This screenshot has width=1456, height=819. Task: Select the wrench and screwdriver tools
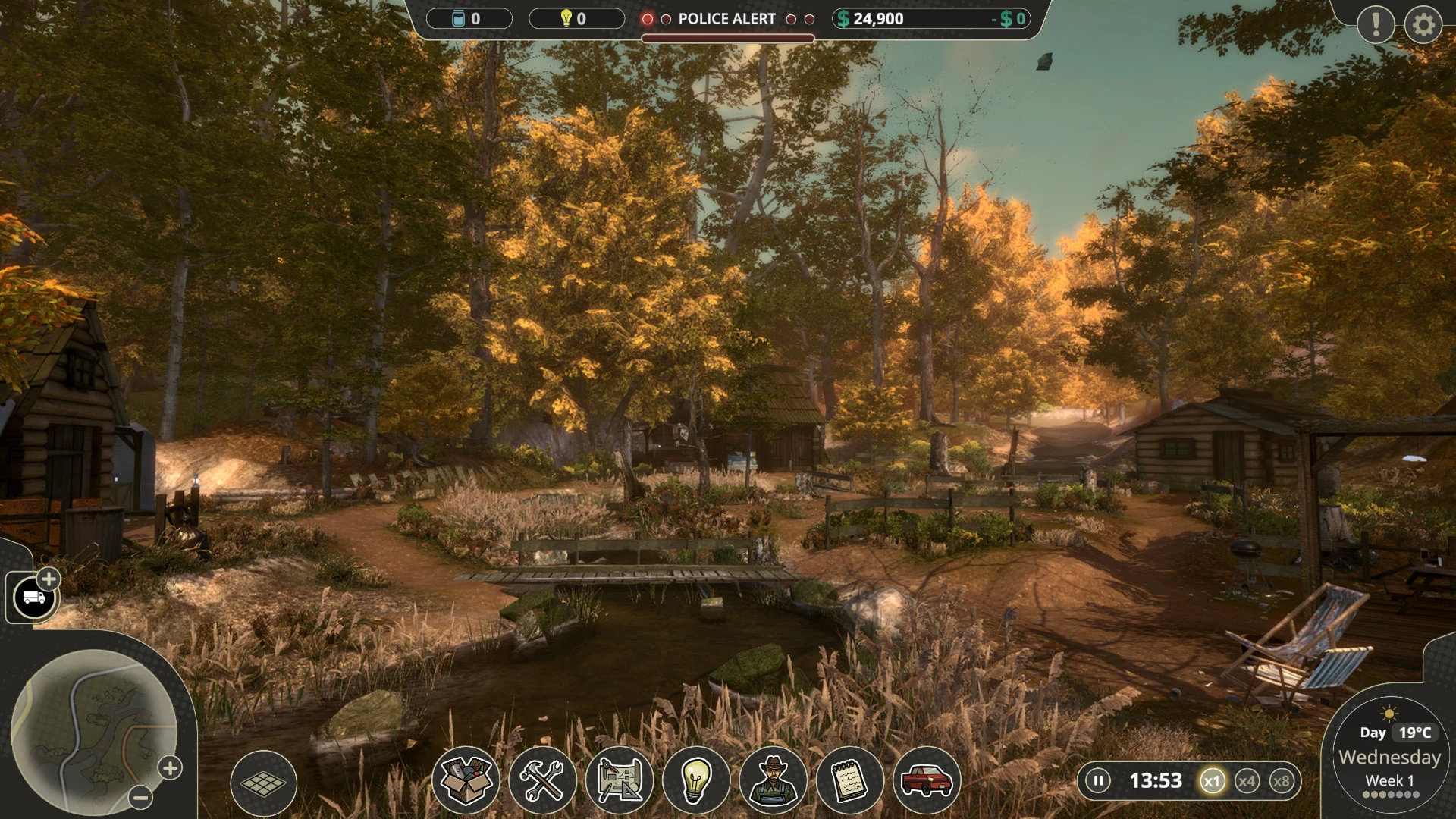point(542,780)
